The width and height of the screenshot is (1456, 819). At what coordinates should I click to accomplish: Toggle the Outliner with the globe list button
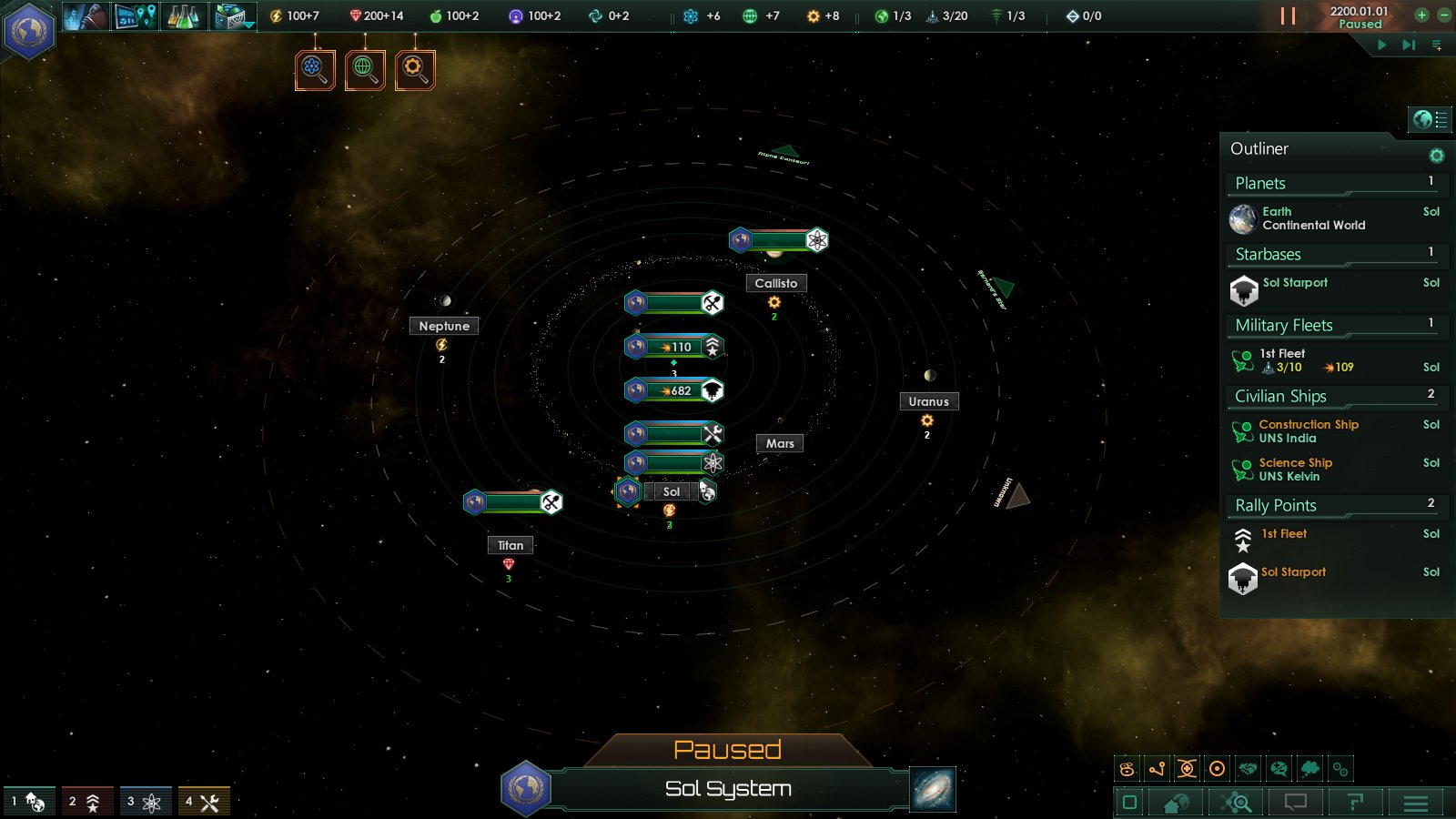tap(1430, 118)
